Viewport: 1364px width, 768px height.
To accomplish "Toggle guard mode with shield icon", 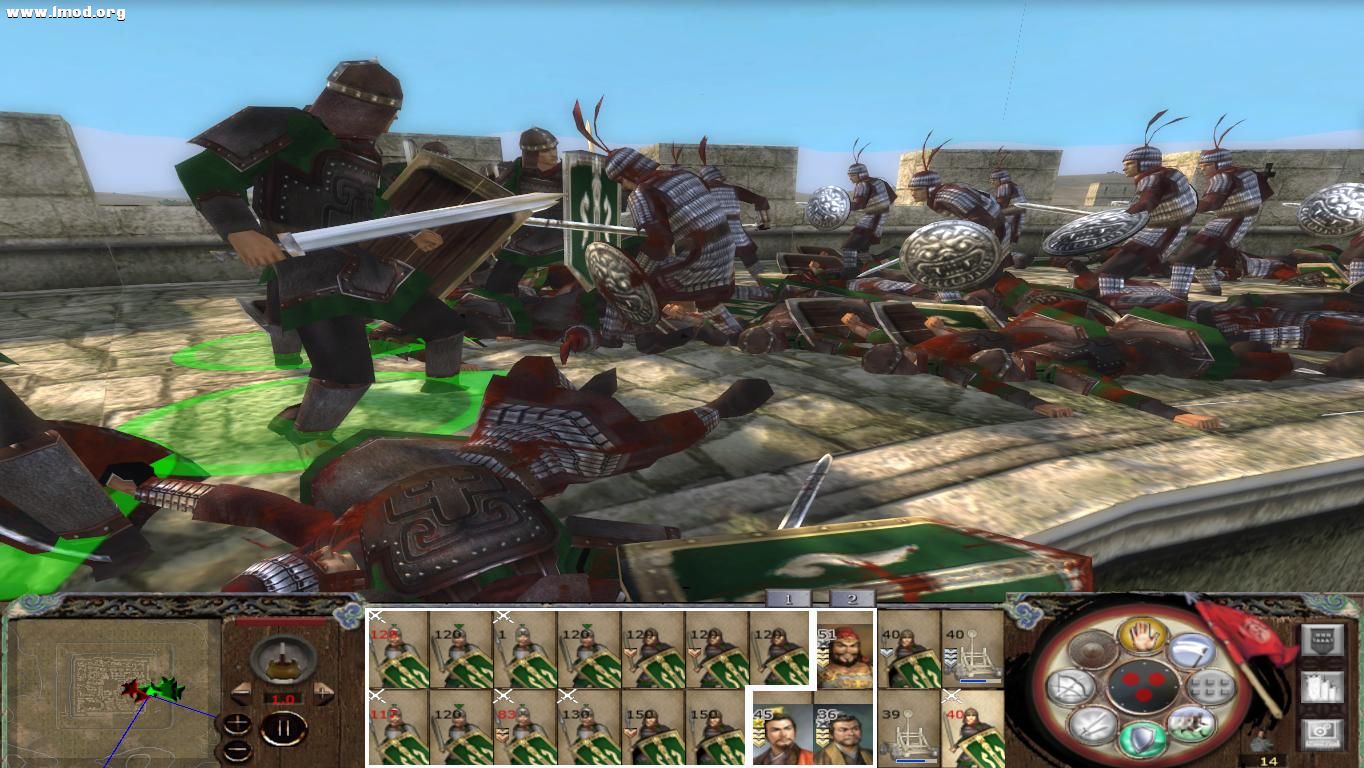I will tap(1141, 738).
